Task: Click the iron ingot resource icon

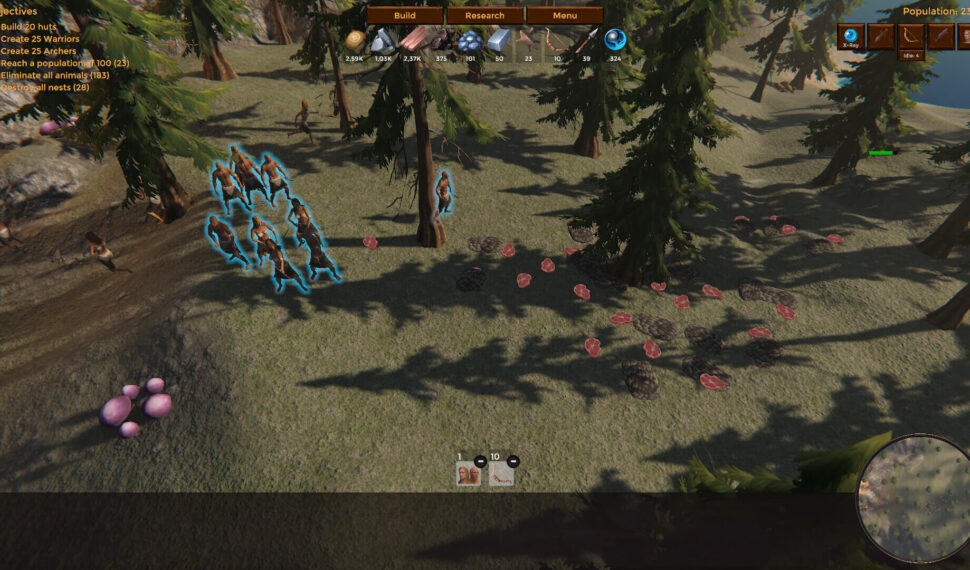Action: pyautogui.click(x=499, y=40)
